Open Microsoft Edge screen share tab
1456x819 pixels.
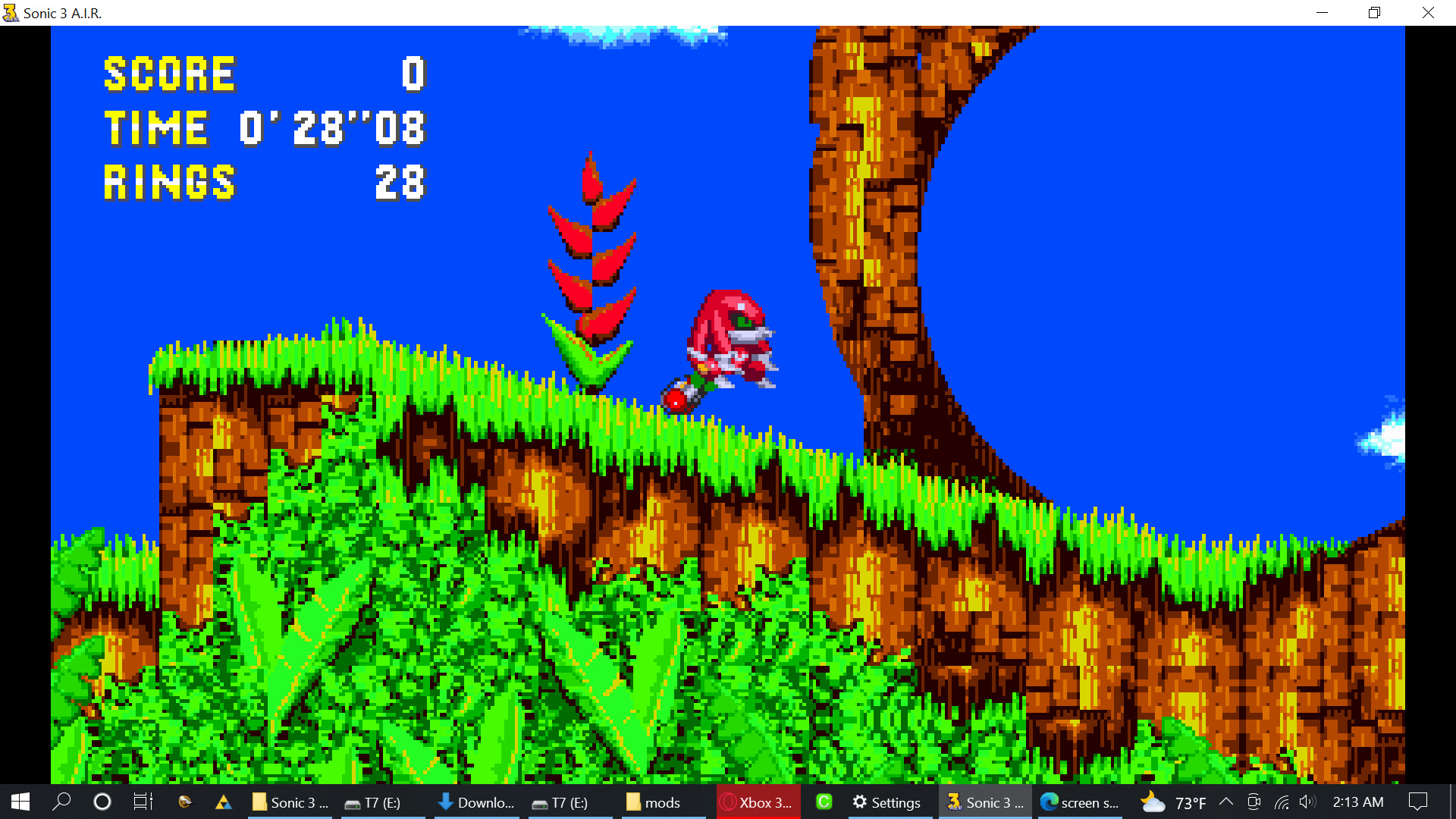pos(1082,802)
